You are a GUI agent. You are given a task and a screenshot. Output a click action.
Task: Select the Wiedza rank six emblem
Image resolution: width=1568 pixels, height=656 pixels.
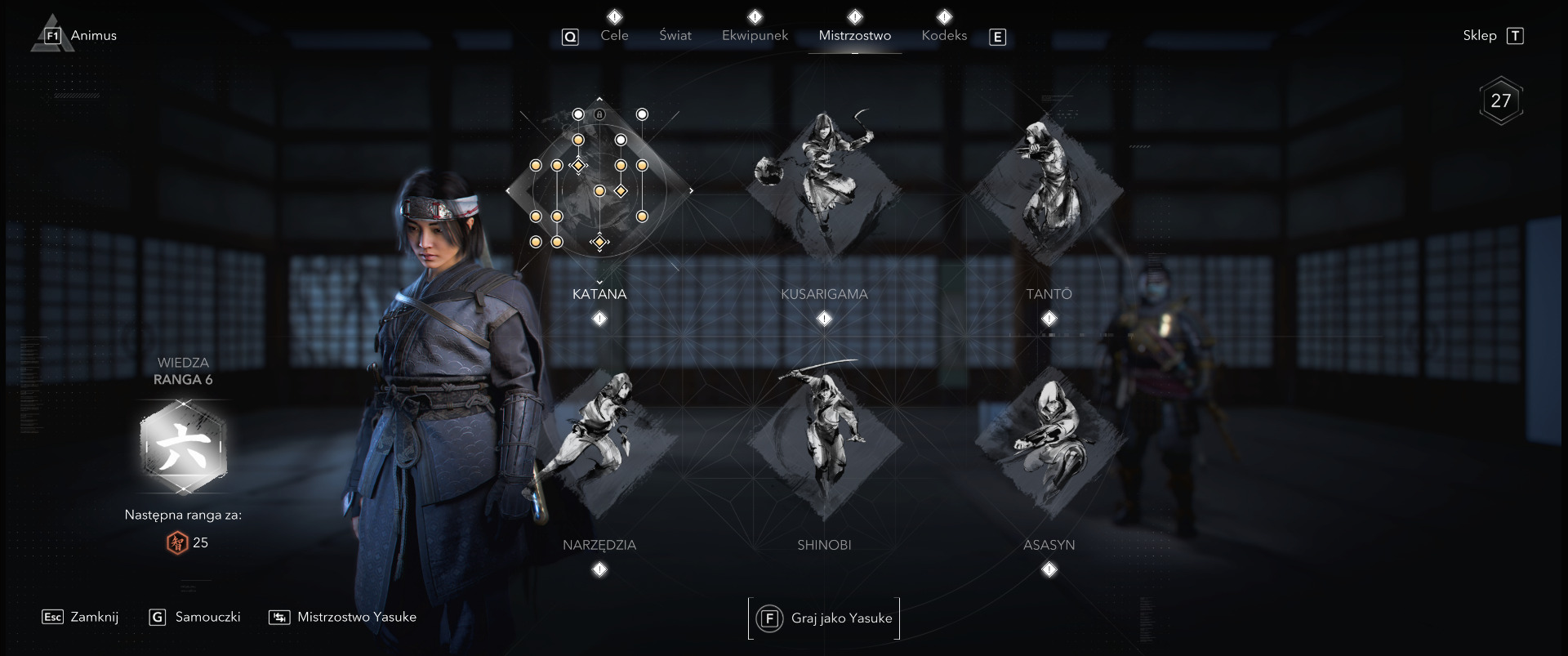point(183,447)
